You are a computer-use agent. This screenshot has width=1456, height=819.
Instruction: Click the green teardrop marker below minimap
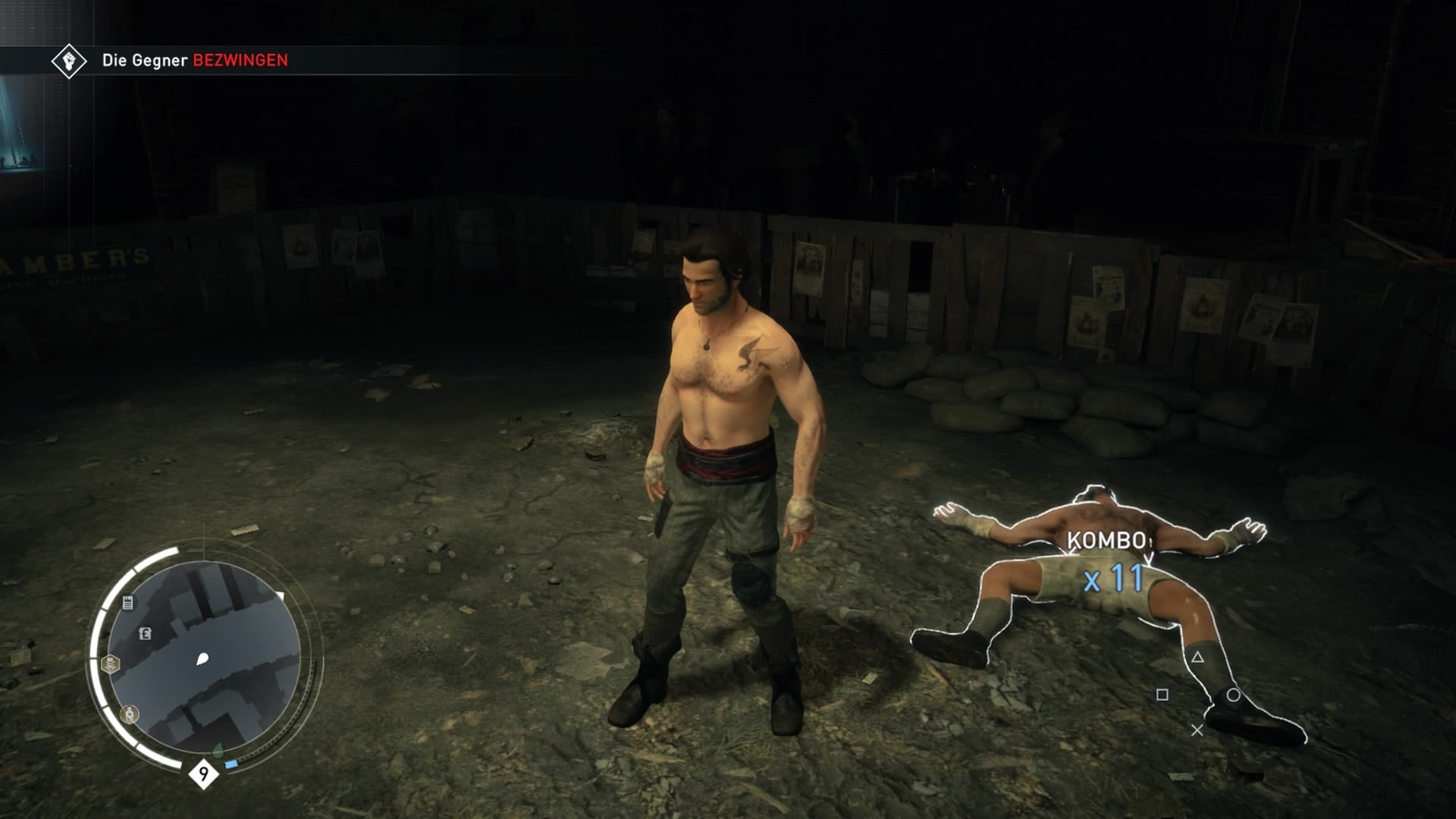218,751
